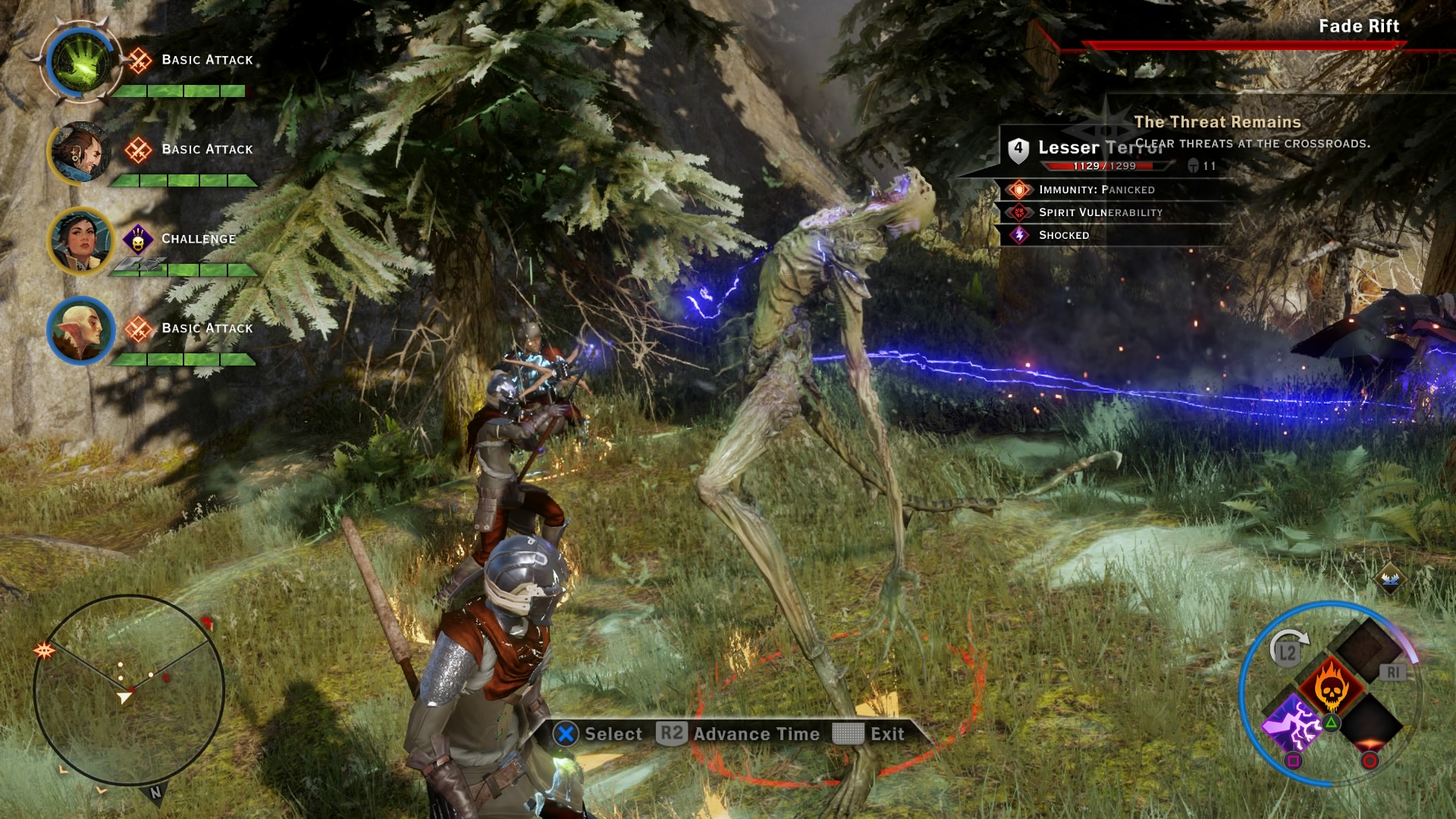Screen dimensions: 1456x819
Task: Cast the purple lightning ability
Action: pos(1292,724)
